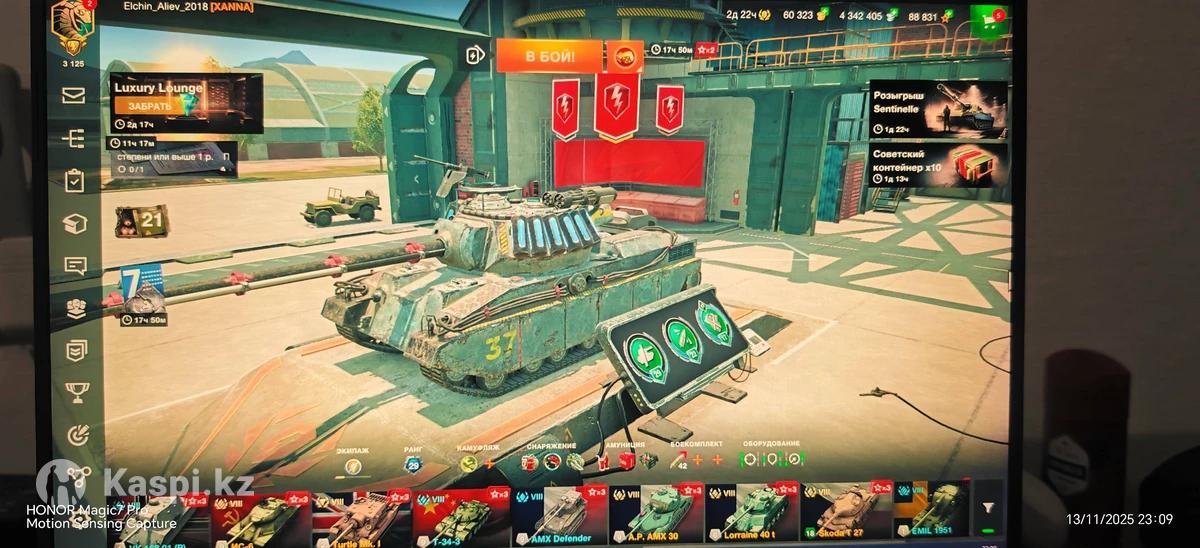
Task: Select the A.P. AMX 30 tank card
Action: coord(656,513)
